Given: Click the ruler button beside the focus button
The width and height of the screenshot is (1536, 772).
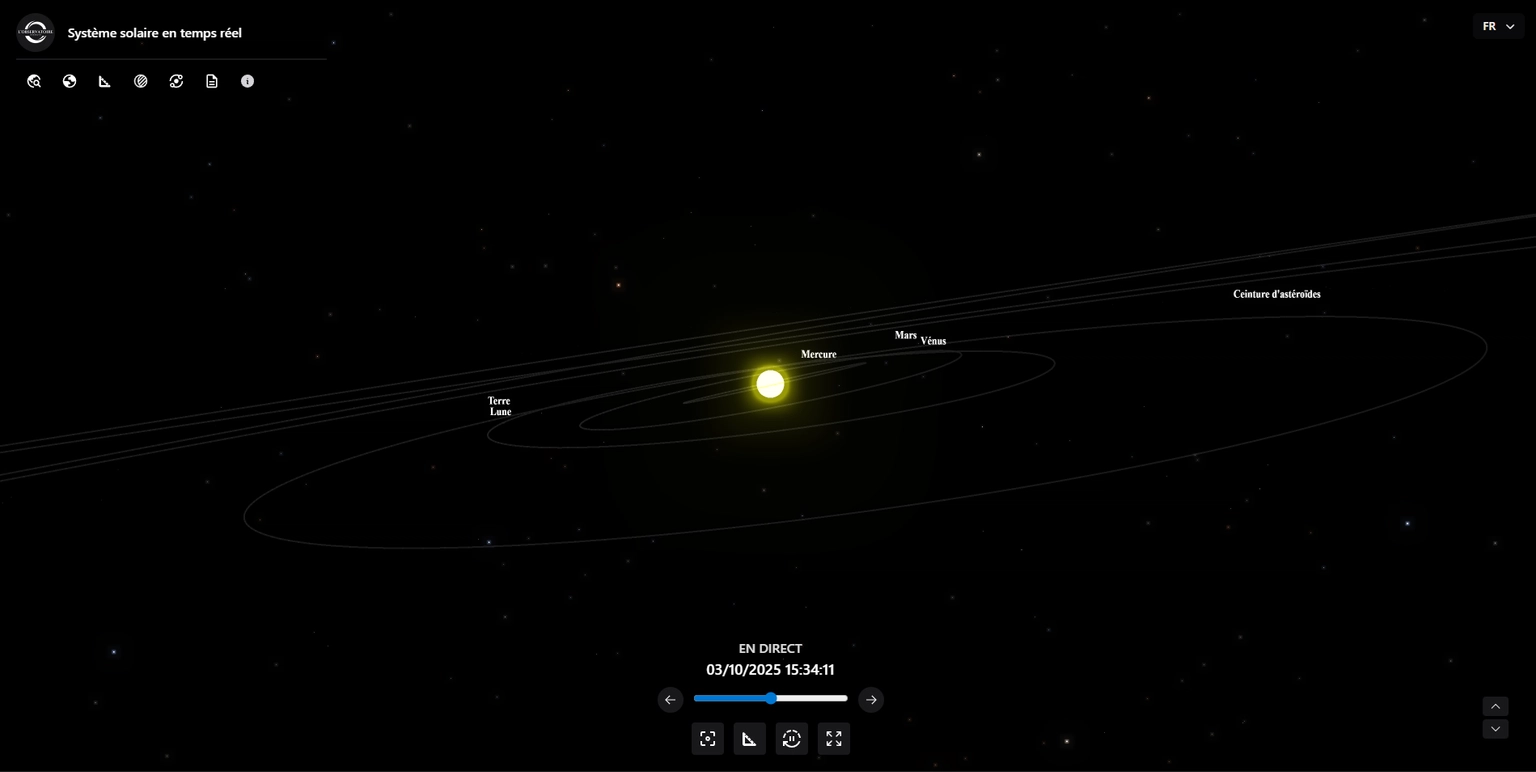Looking at the screenshot, I should pos(750,739).
